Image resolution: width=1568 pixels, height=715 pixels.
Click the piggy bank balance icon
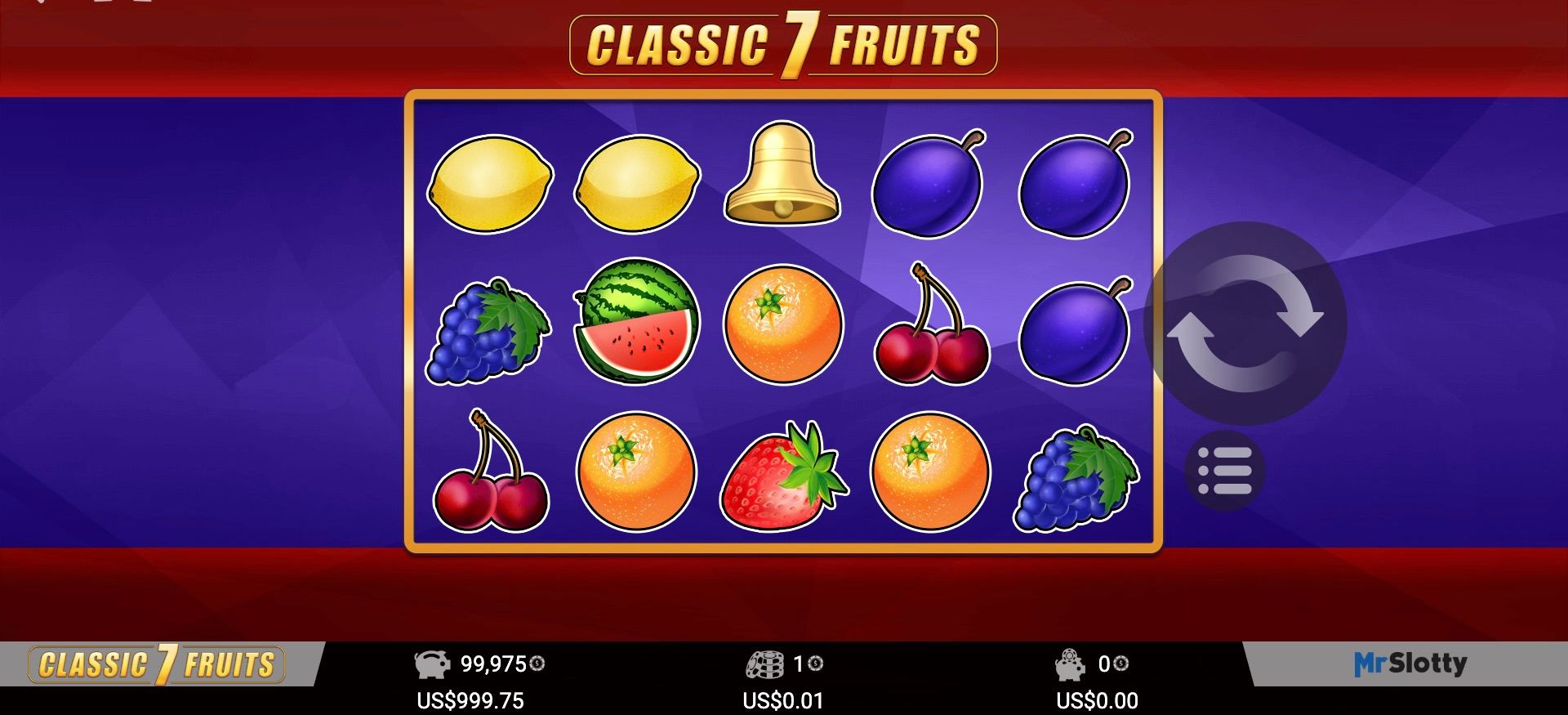click(x=434, y=664)
